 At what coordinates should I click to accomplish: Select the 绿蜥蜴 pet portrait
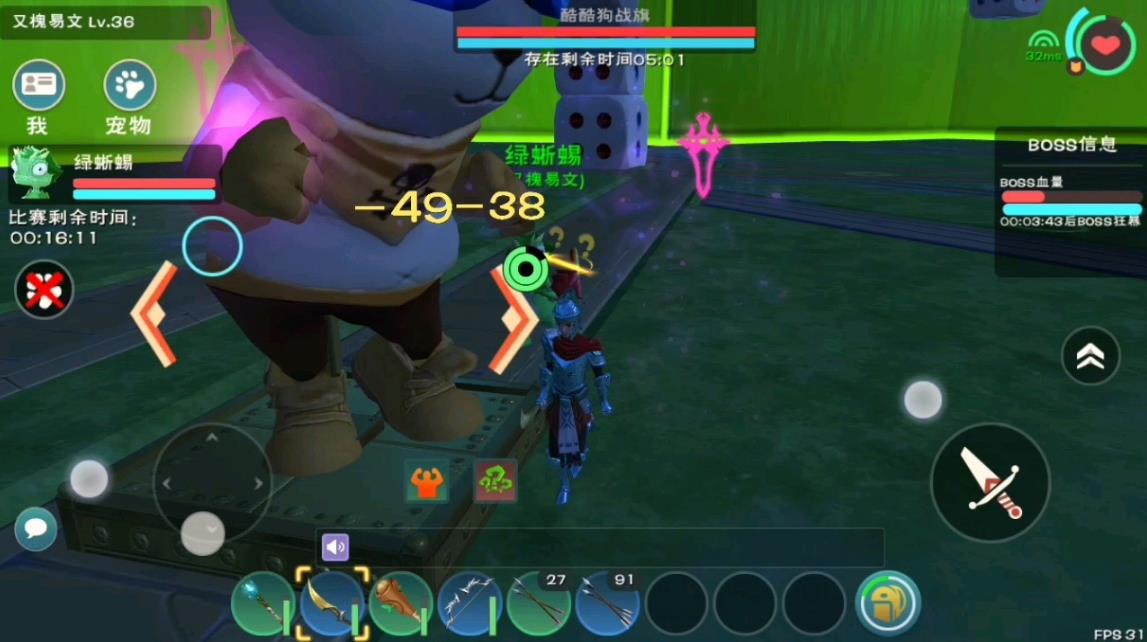[x=36, y=173]
